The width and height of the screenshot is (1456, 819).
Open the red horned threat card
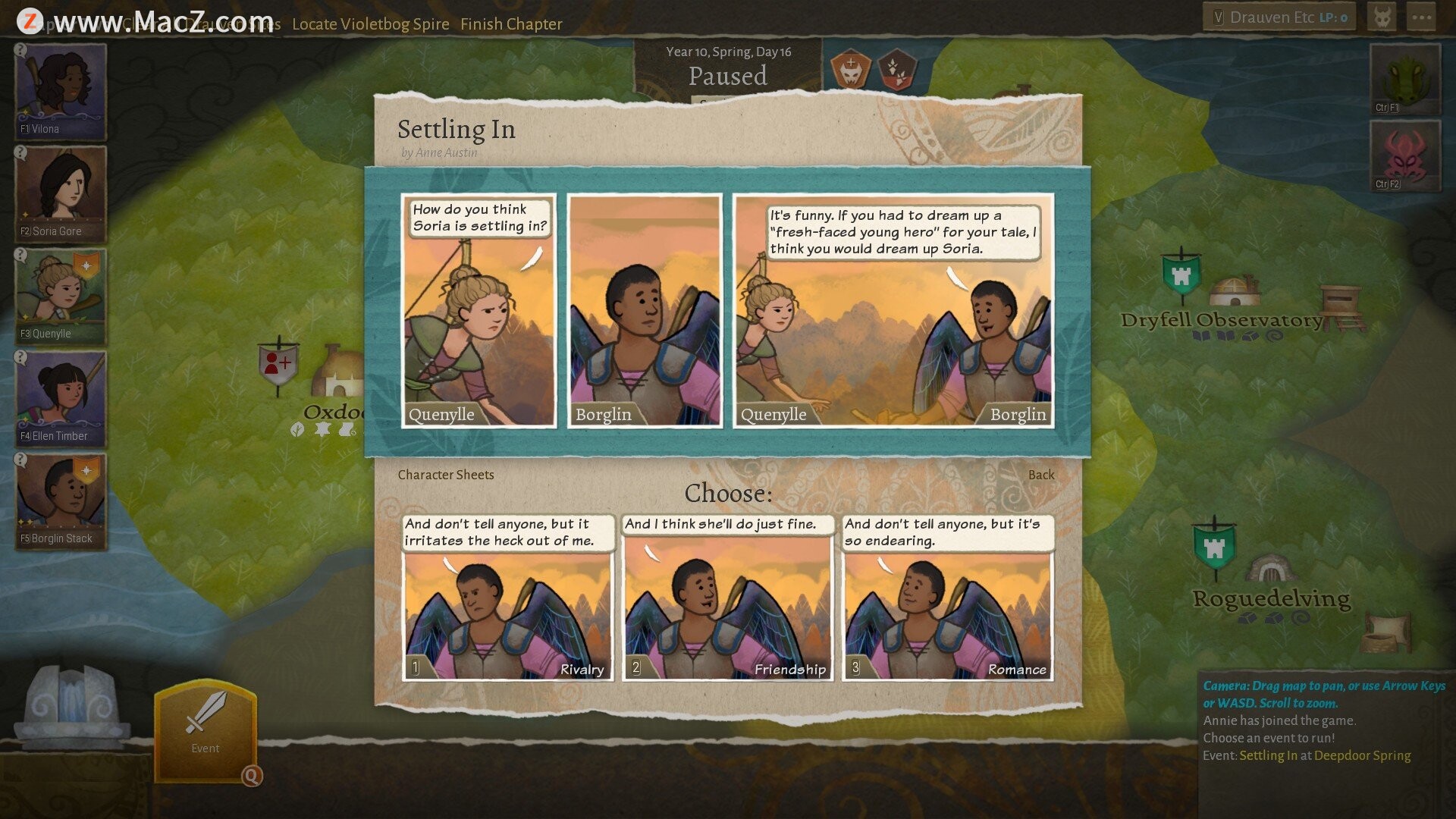point(1404,155)
